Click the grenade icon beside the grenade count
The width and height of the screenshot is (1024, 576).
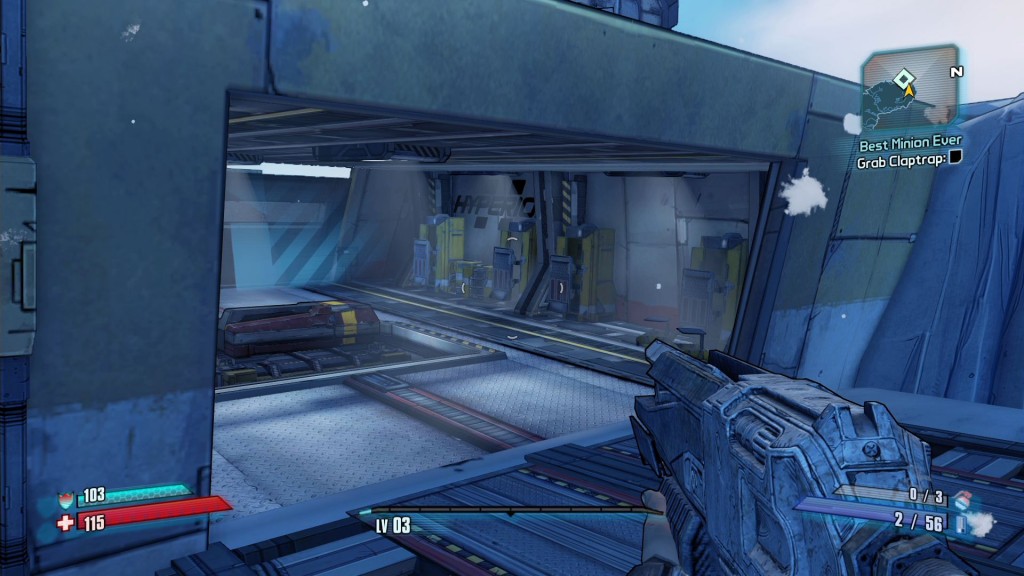pos(962,499)
